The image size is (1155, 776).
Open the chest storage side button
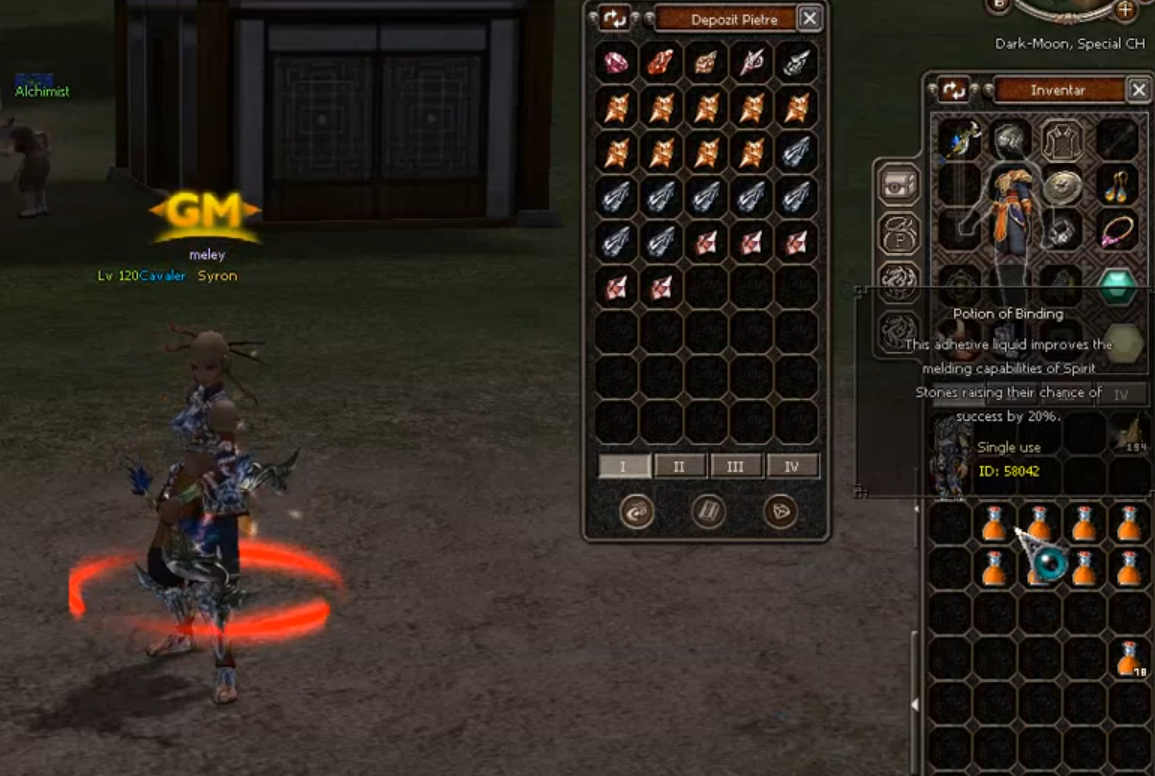(898, 184)
